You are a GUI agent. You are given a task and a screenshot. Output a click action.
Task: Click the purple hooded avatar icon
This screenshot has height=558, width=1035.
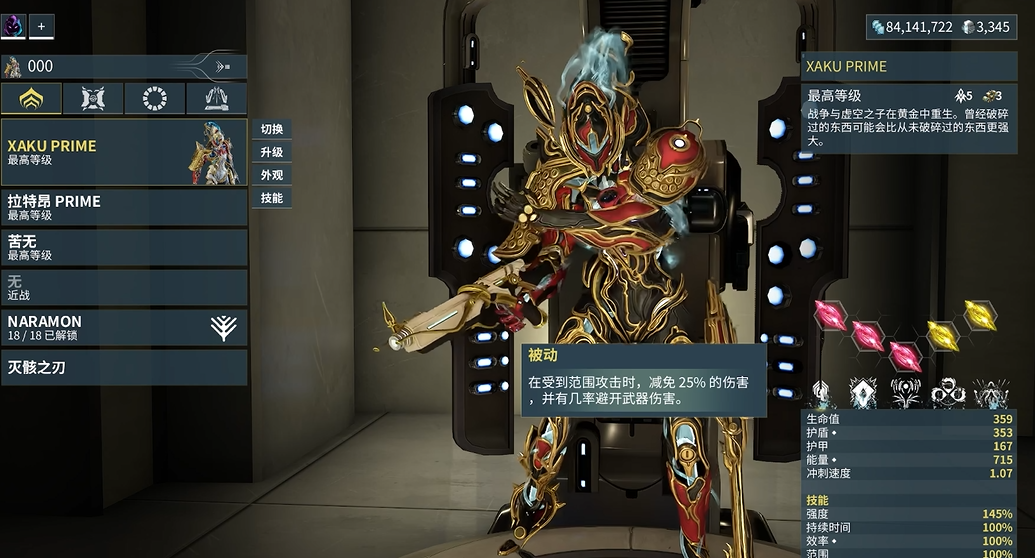coord(13,26)
